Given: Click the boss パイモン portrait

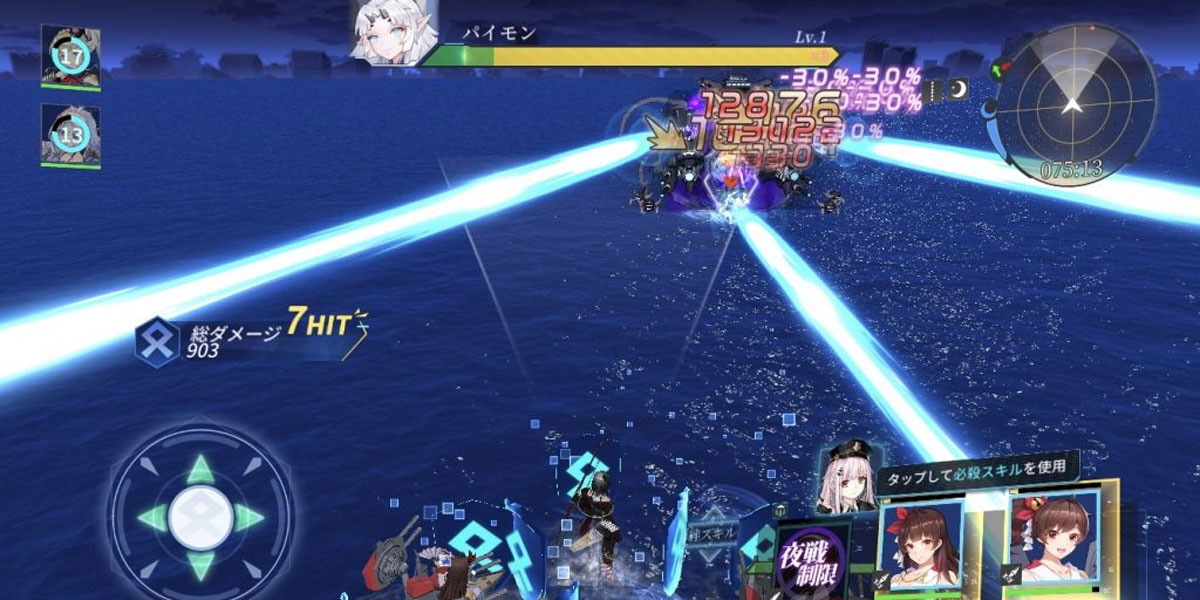Looking at the screenshot, I should pyautogui.click(x=394, y=32).
